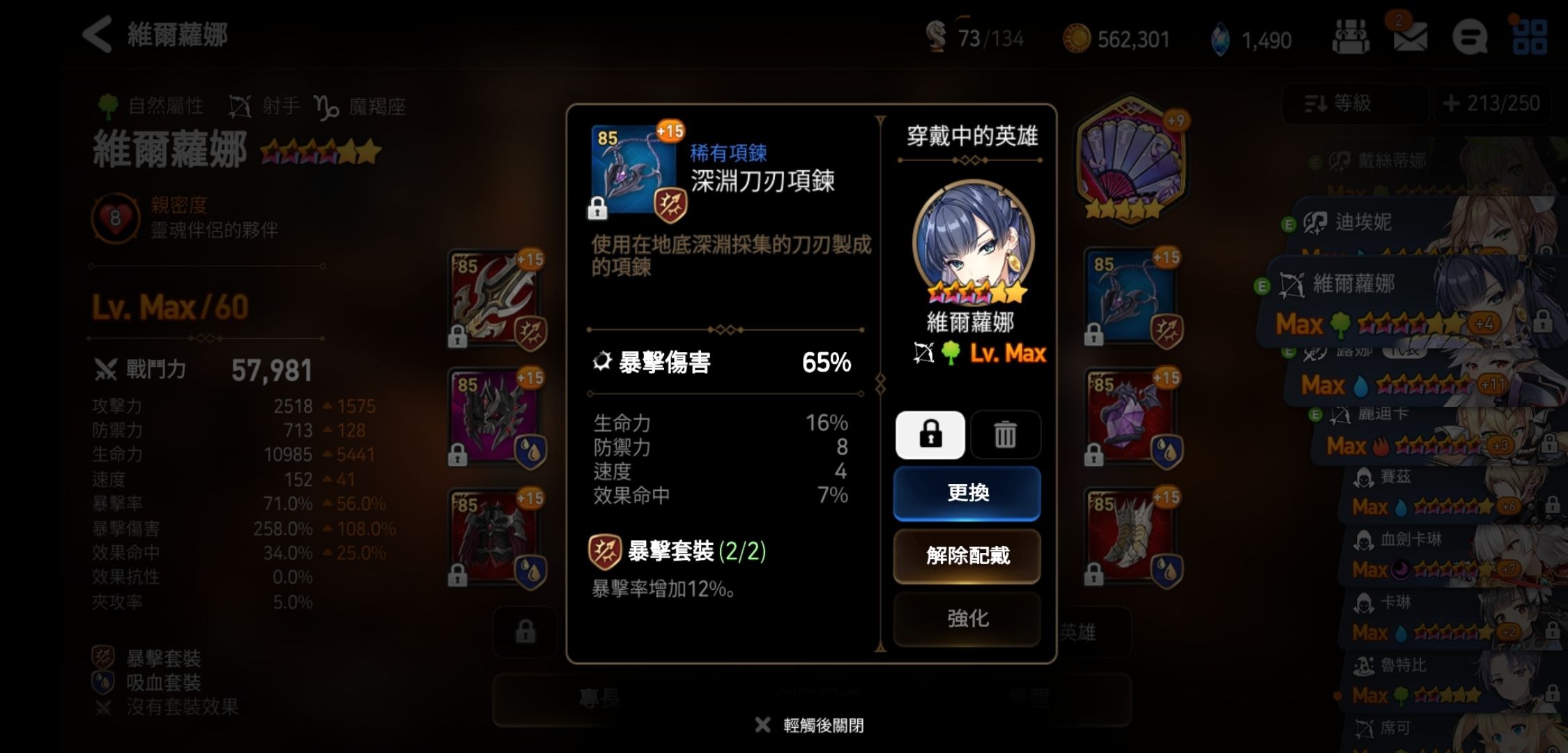Open the chat bubble icon
The image size is (1568, 753).
pyautogui.click(x=1470, y=36)
